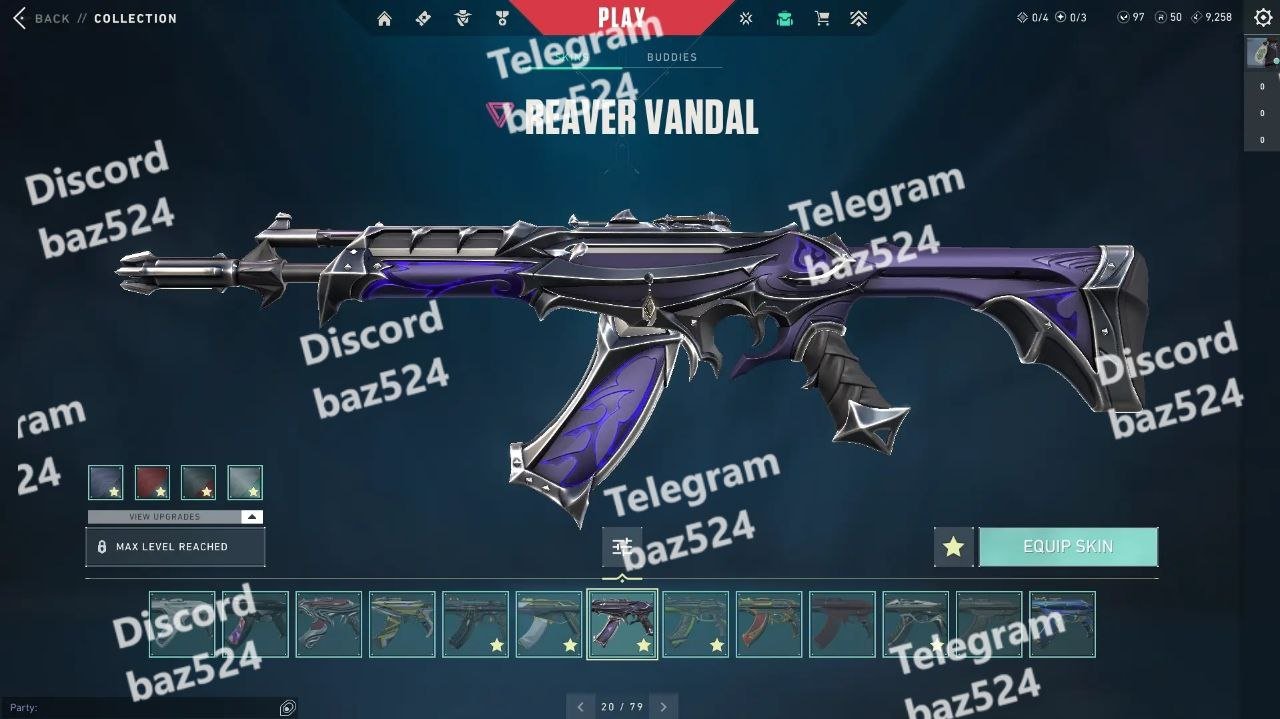Screen dimensions: 1280x719
Task: Open the skin filter sliders button
Action: (x=622, y=546)
